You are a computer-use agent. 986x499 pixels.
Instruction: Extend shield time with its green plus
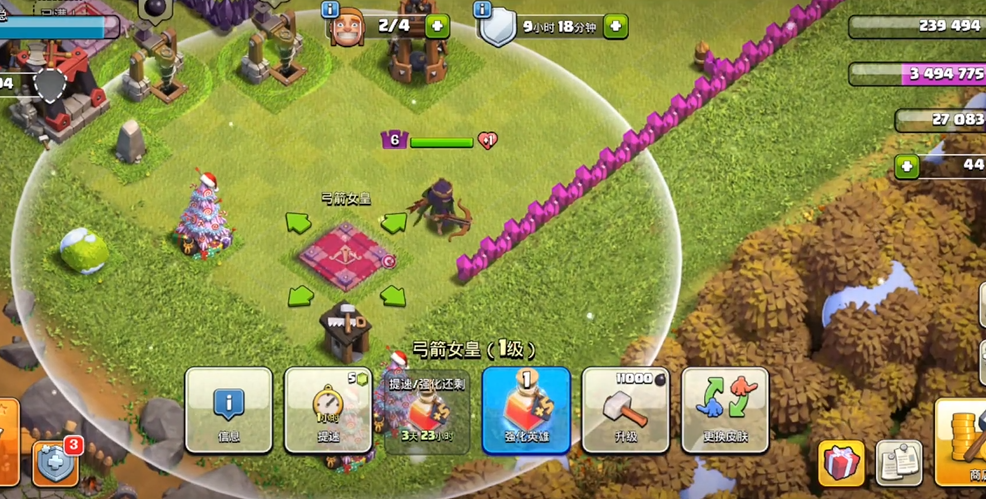(x=616, y=26)
